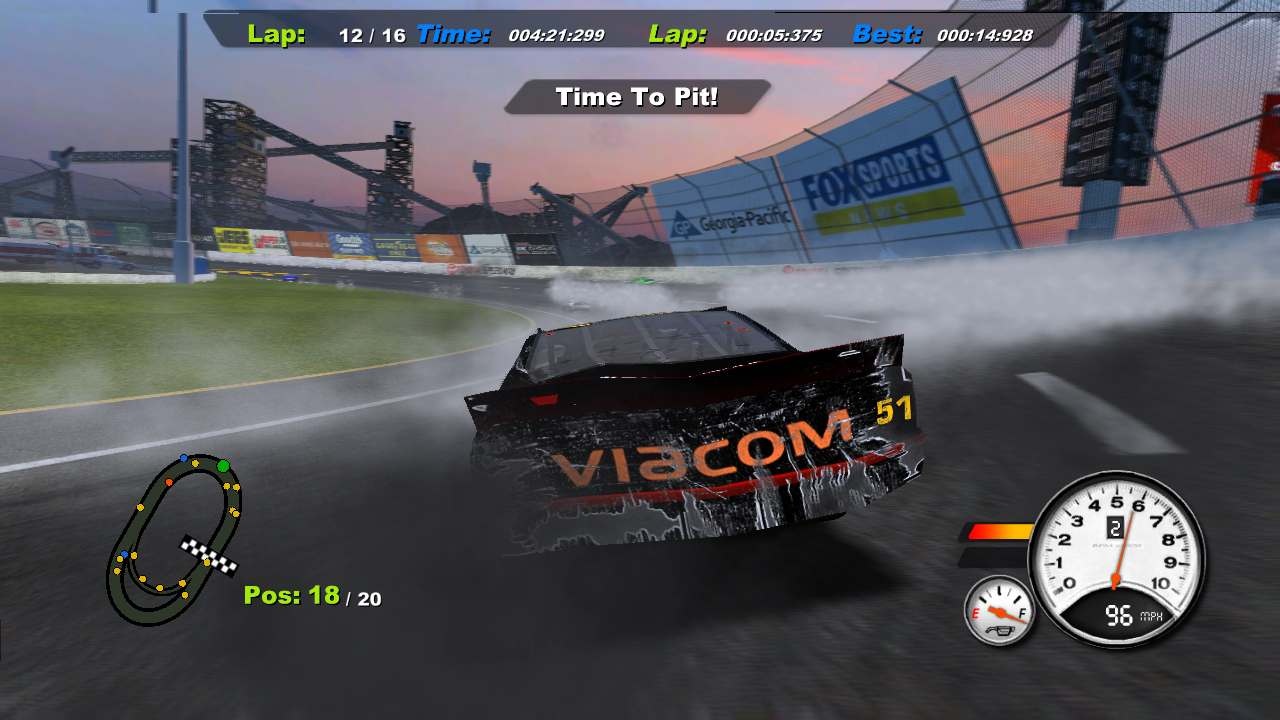Click the tachometer gauge
This screenshot has height=720, width=1280.
pos(1115,560)
